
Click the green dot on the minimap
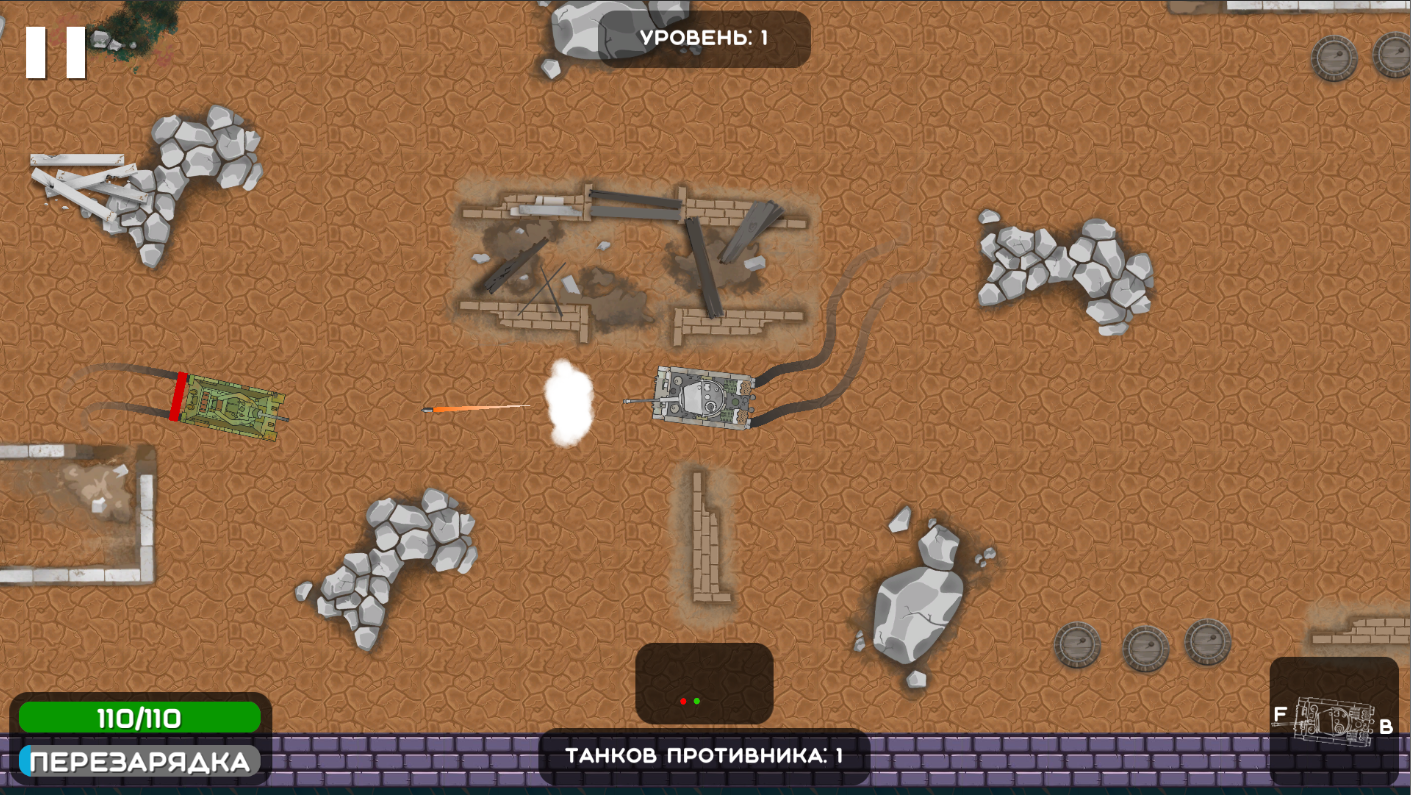pyautogui.click(x=699, y=701)
